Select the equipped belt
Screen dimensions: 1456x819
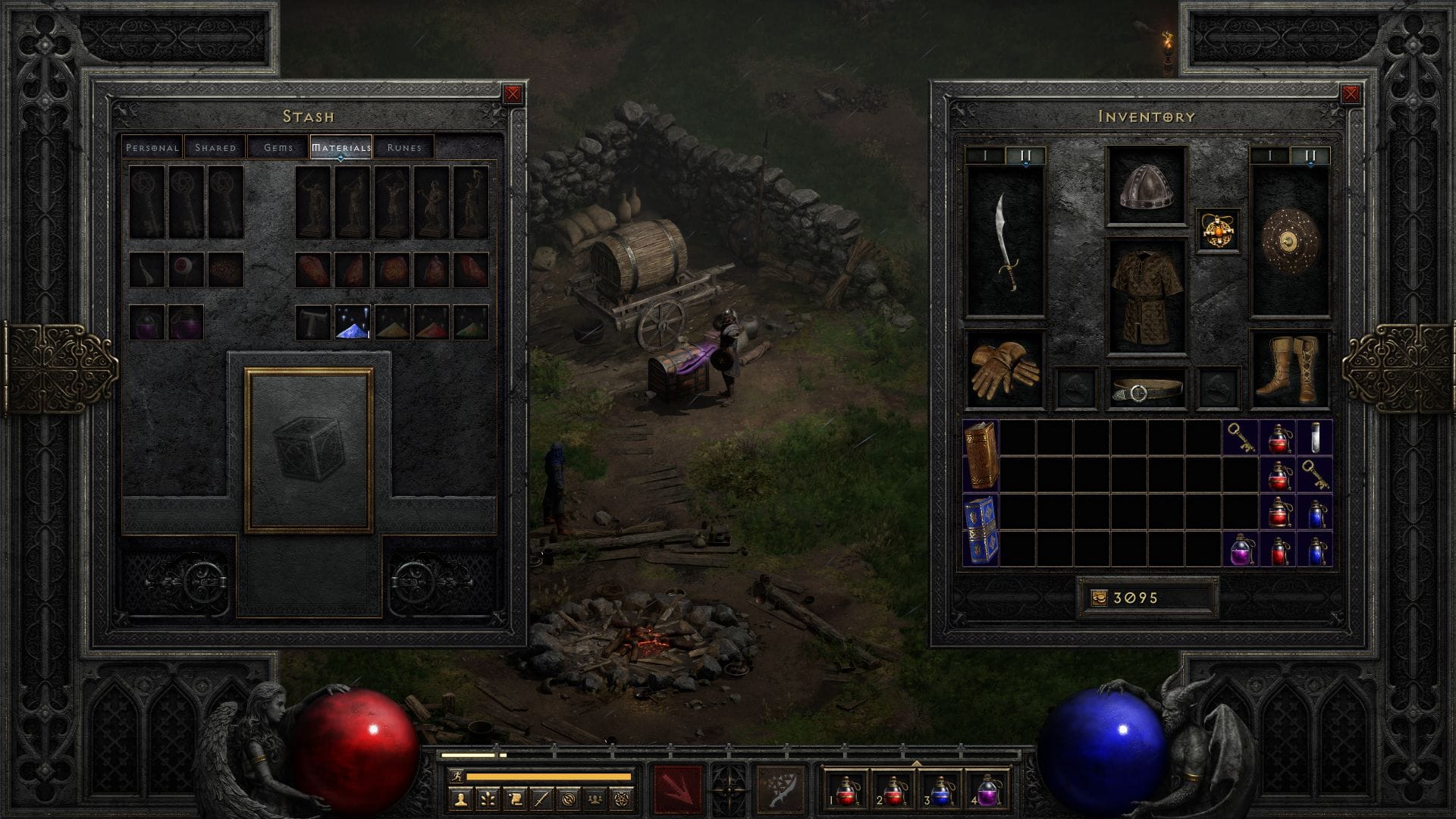point(1146,389)
